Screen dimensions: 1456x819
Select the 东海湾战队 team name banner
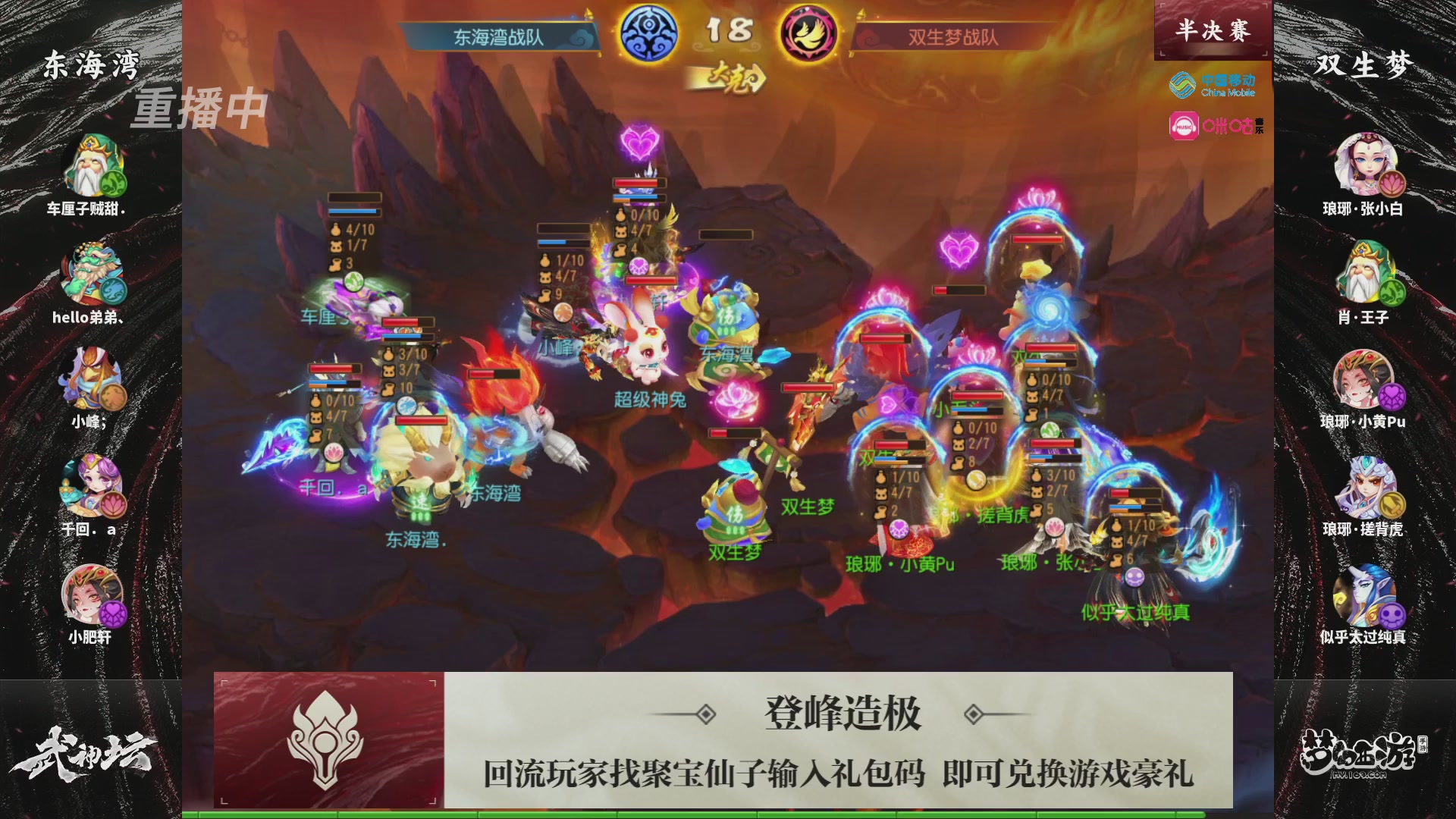[x=497, y=34]
